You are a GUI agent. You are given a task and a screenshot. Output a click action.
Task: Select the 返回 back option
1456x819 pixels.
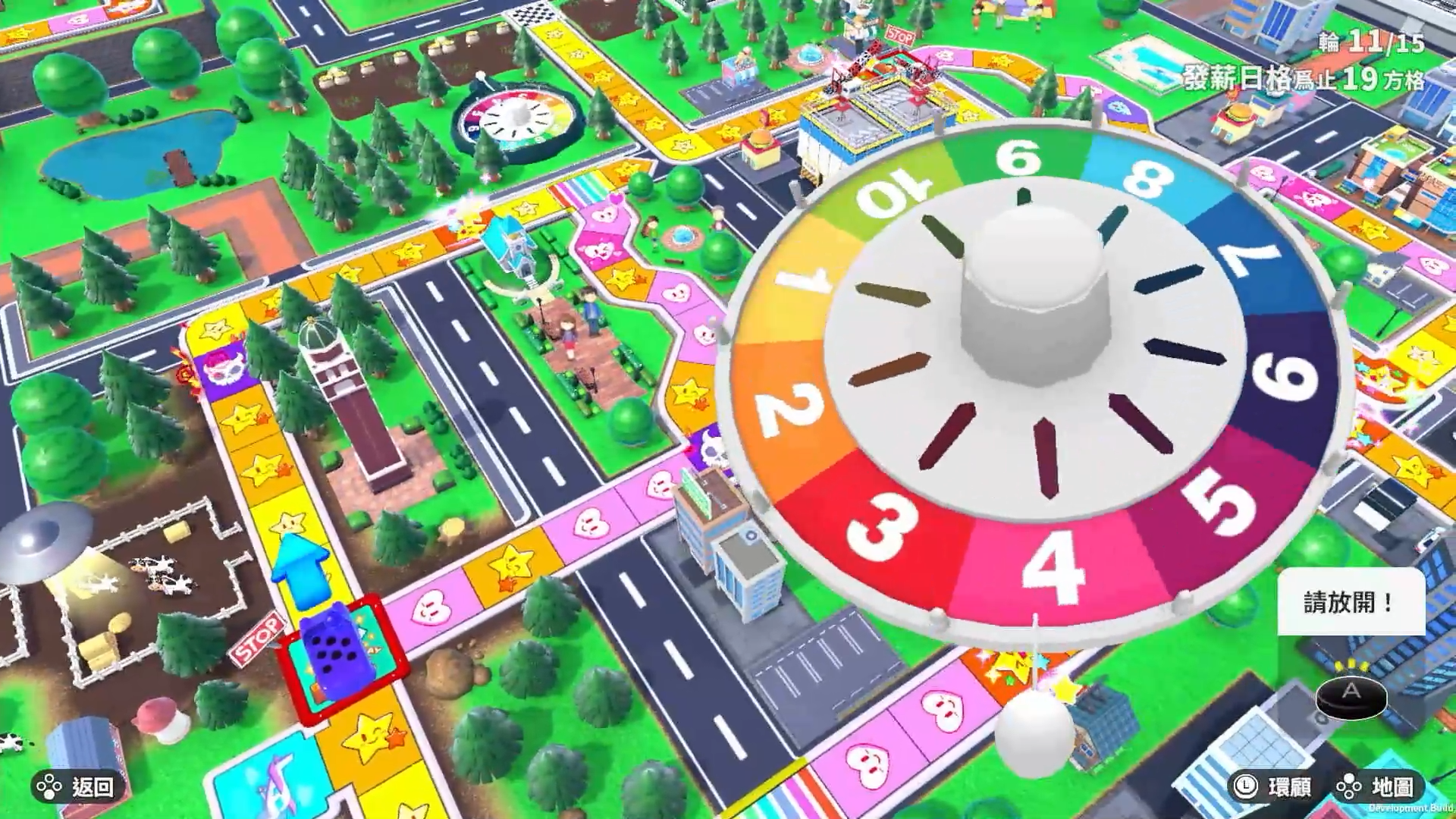pos(76,787)
